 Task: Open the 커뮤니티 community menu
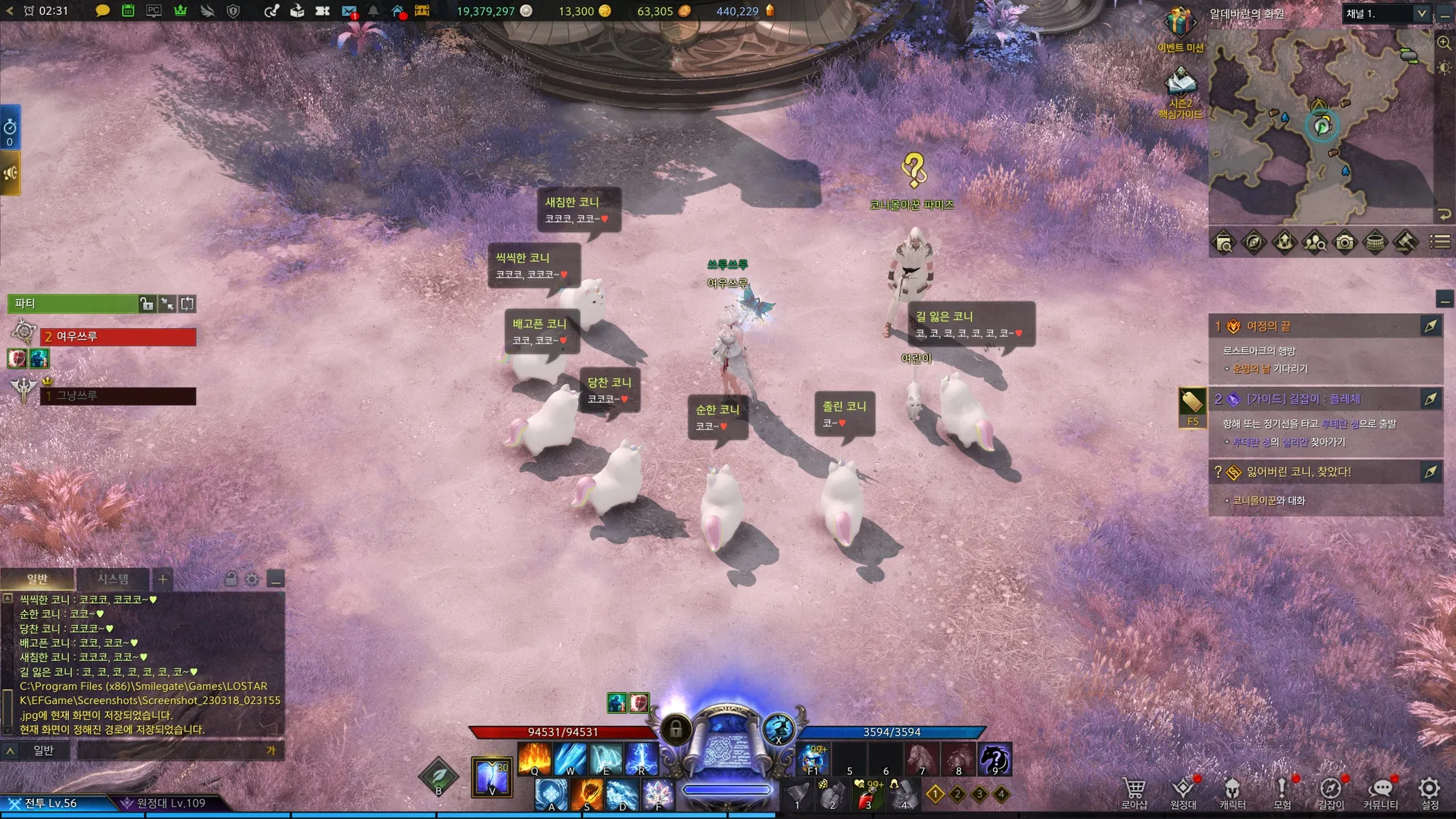tap(1380, 792)
